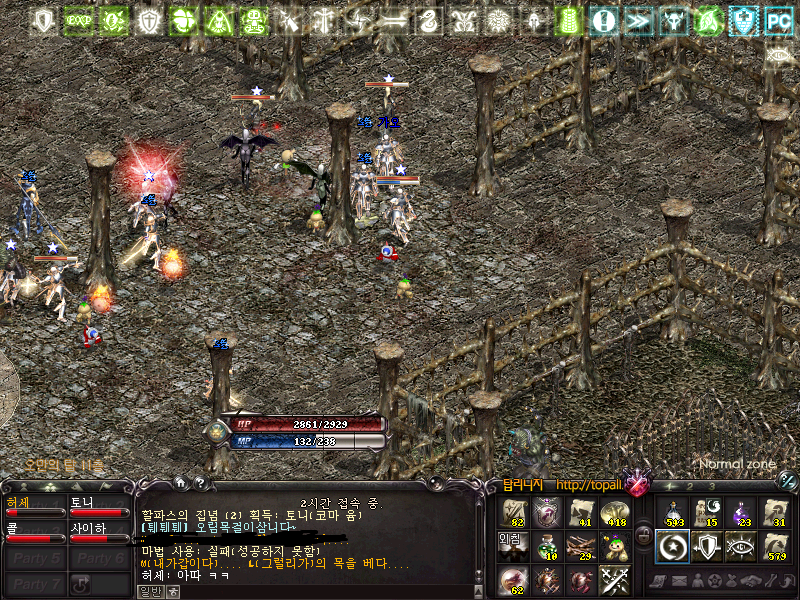
Task: Select the crossed swords skill slot
Action: [x=614, y=580]
